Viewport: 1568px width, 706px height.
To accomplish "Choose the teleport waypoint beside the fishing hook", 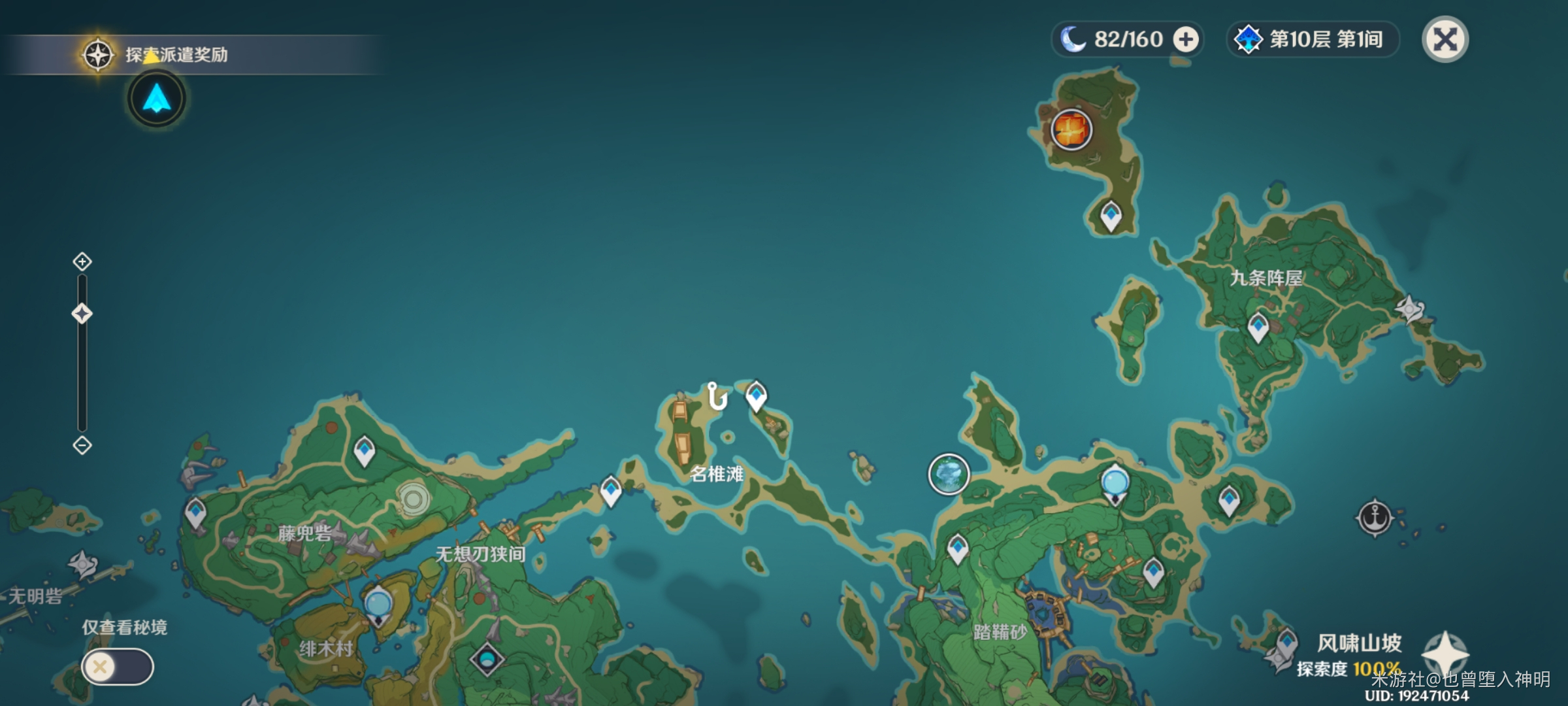I will 756,395.
